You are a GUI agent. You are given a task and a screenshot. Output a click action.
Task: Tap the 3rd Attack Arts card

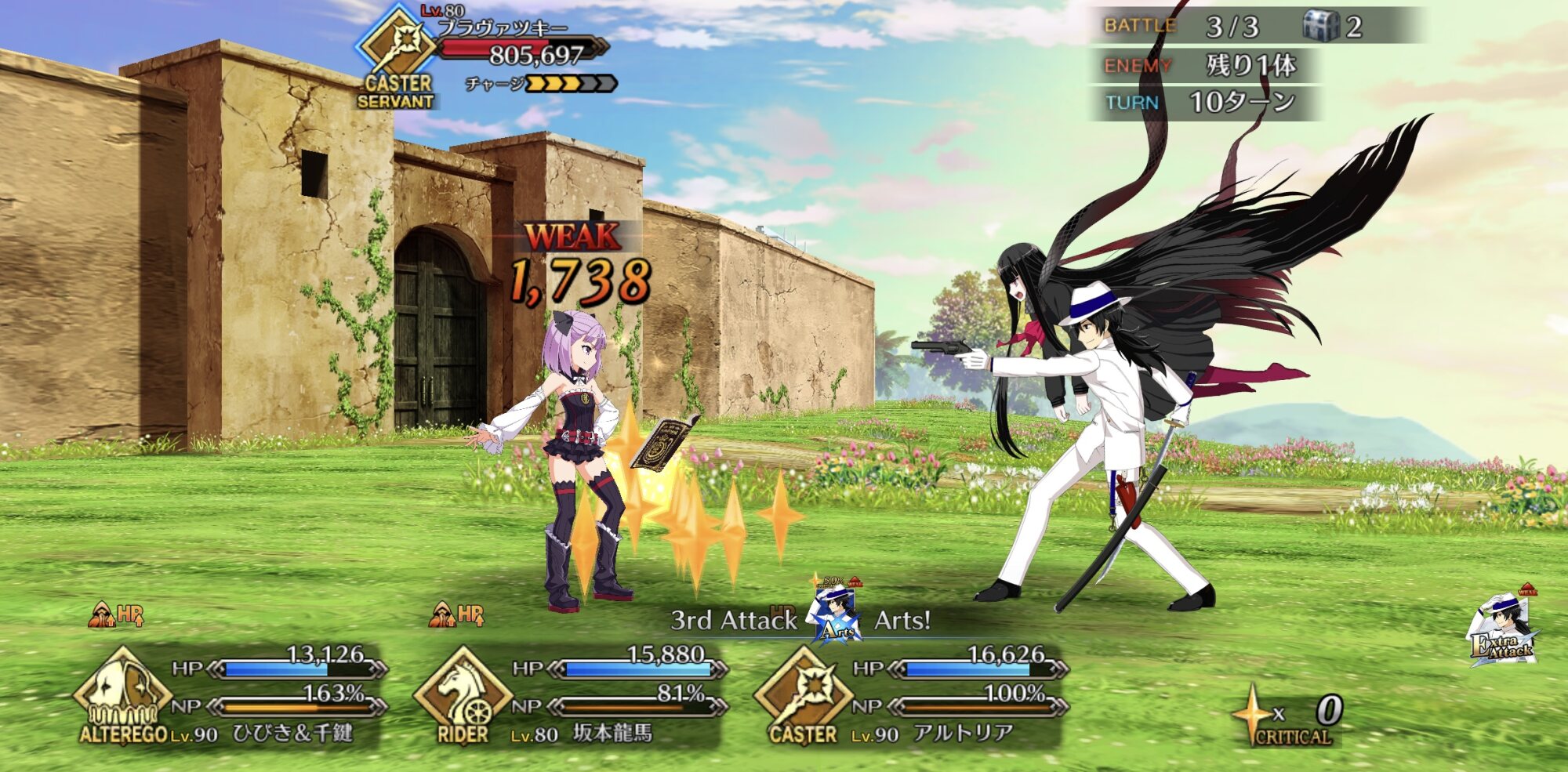coord(837,616)
